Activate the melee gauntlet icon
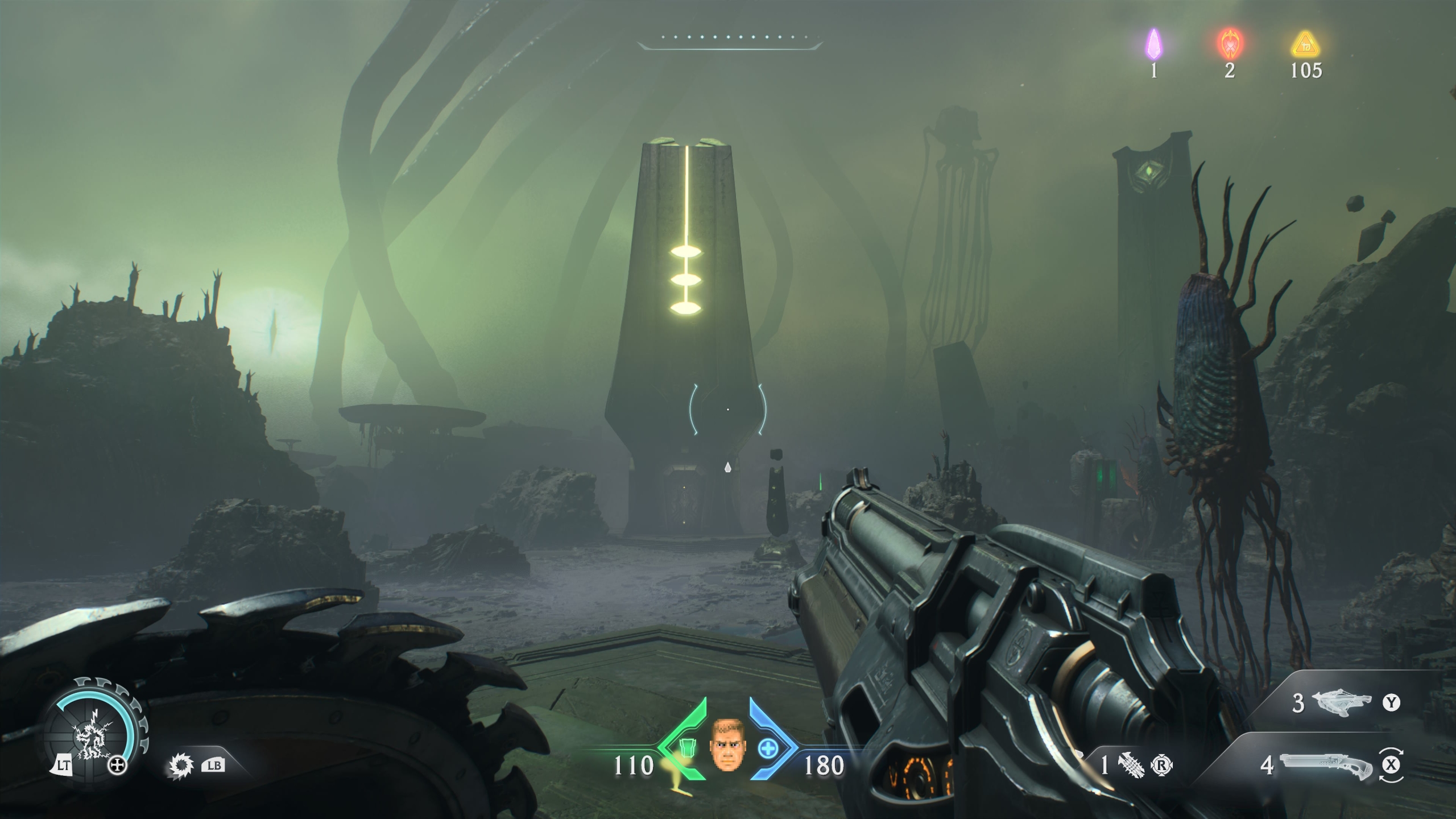Image resolution: width=1456 pixels, height=819 pixels. pyautogui.click(x=1131, y=766)
